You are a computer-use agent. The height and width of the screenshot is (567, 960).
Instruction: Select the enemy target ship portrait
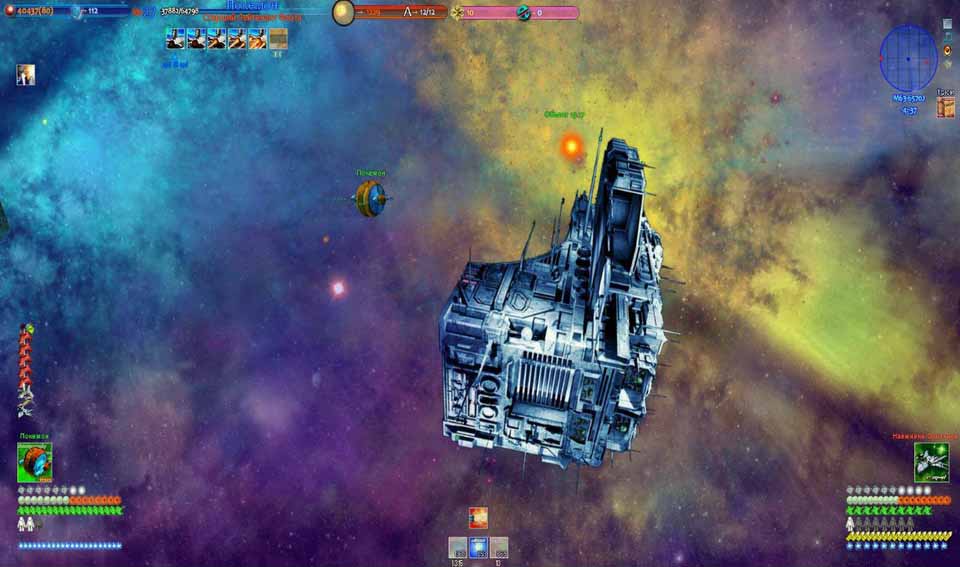point(930,461)
